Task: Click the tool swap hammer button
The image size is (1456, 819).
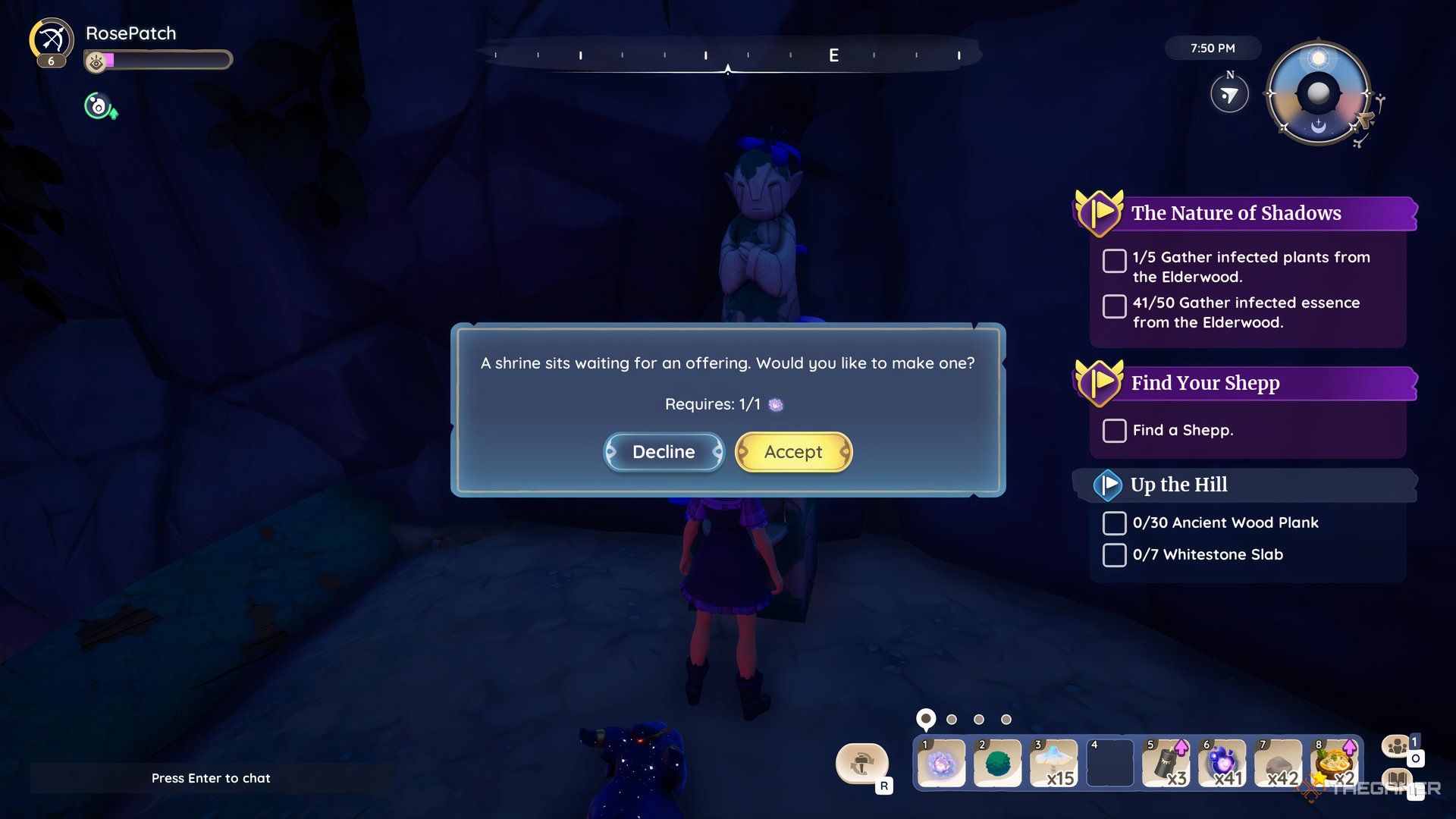Action: (x=861, y=763)
